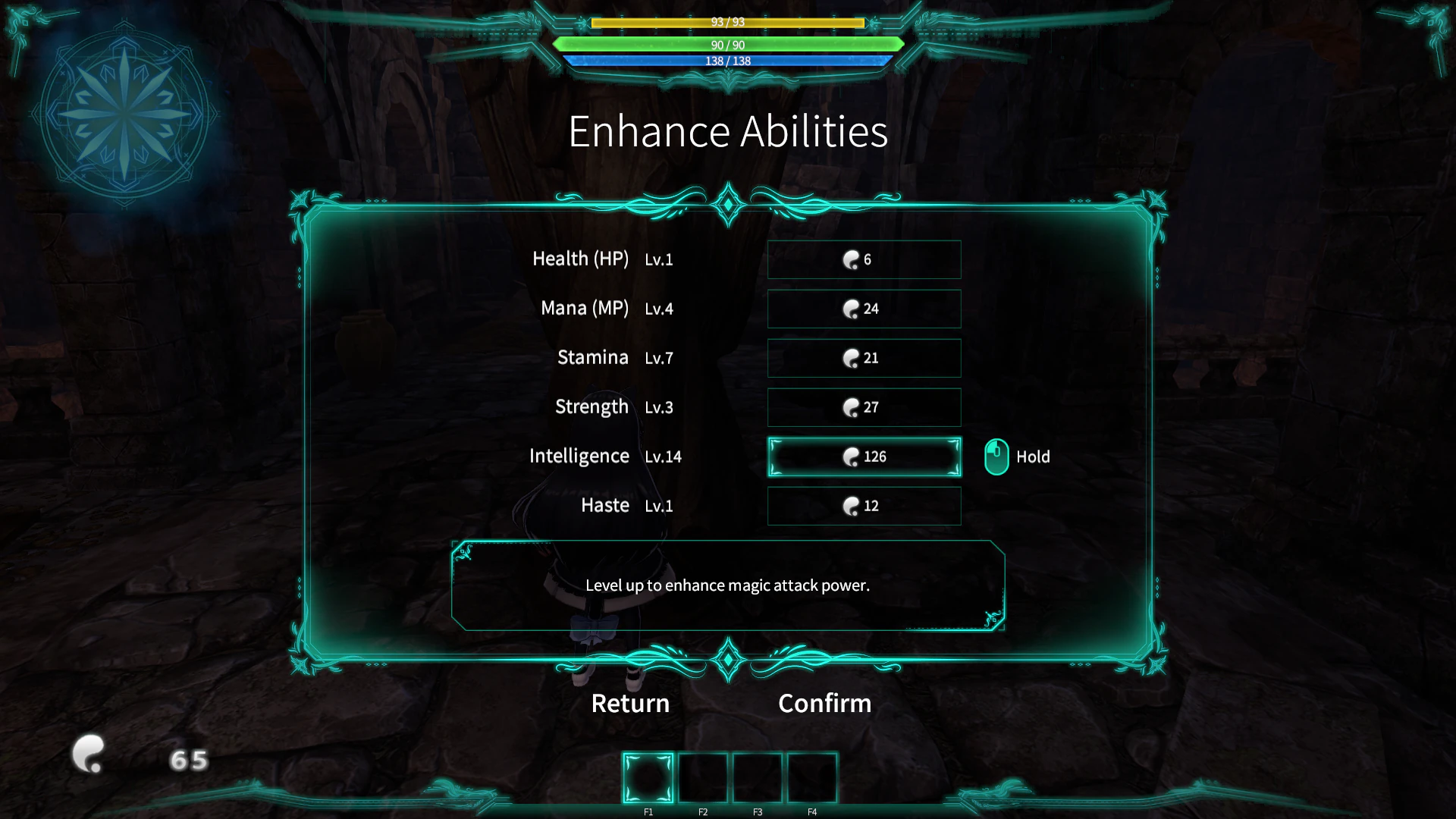This screenshot has height=819, width=1456.
Task: Select the Stamina upgrade box costing 21
Action: [x=864, y=358]
